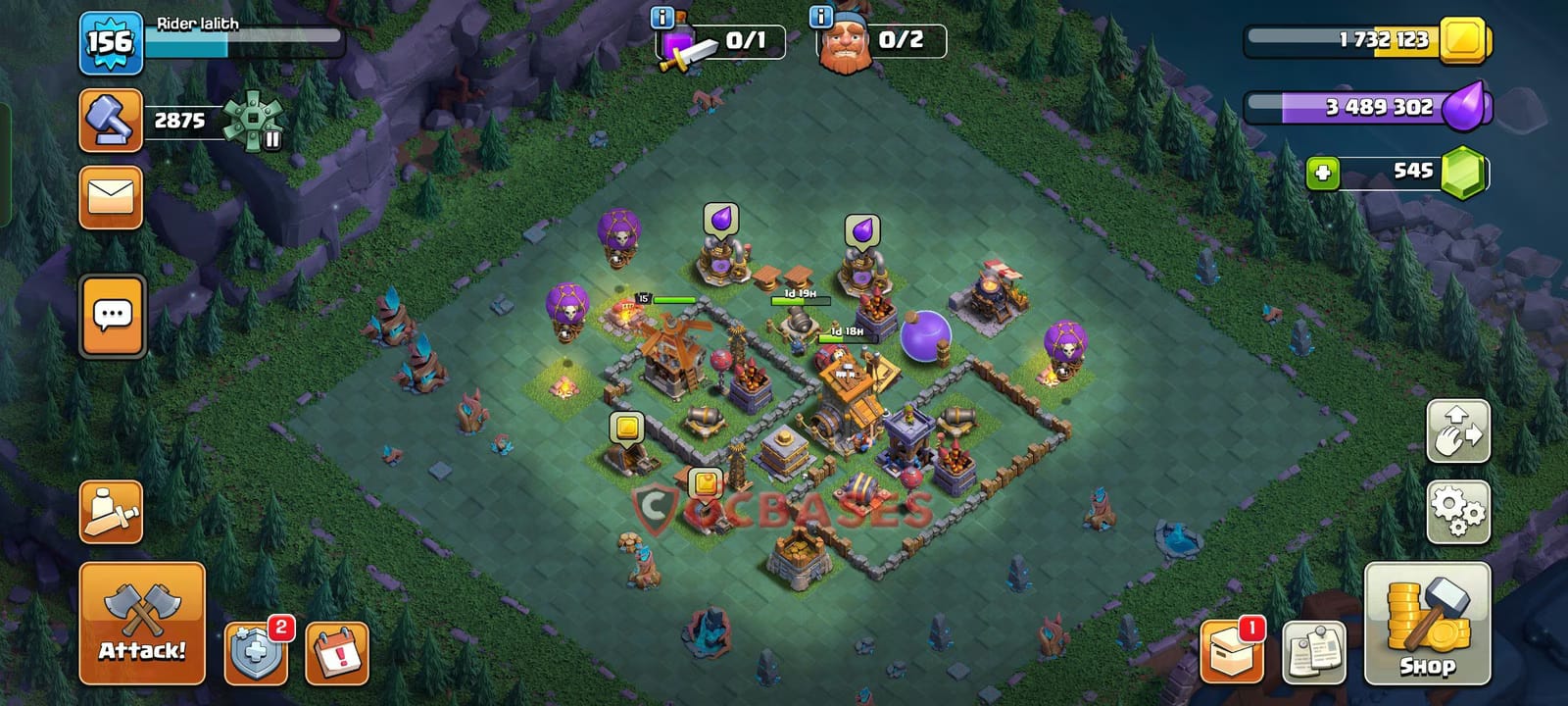The image size is (1568, 706).
Task: Open your player profile via level badge 156
Action: 110,41
